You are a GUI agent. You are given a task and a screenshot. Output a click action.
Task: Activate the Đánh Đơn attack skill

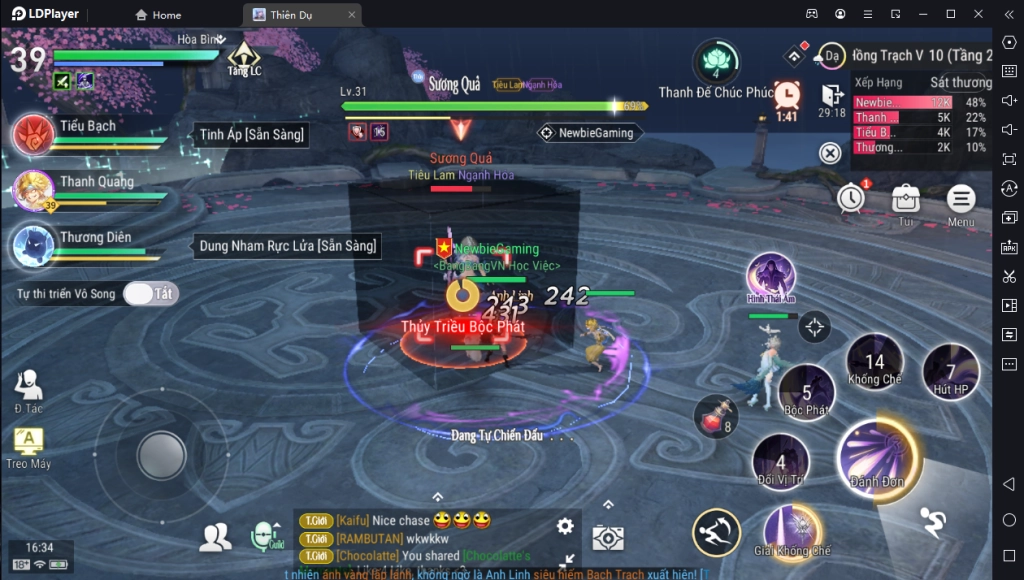click(x=878, y=457)
